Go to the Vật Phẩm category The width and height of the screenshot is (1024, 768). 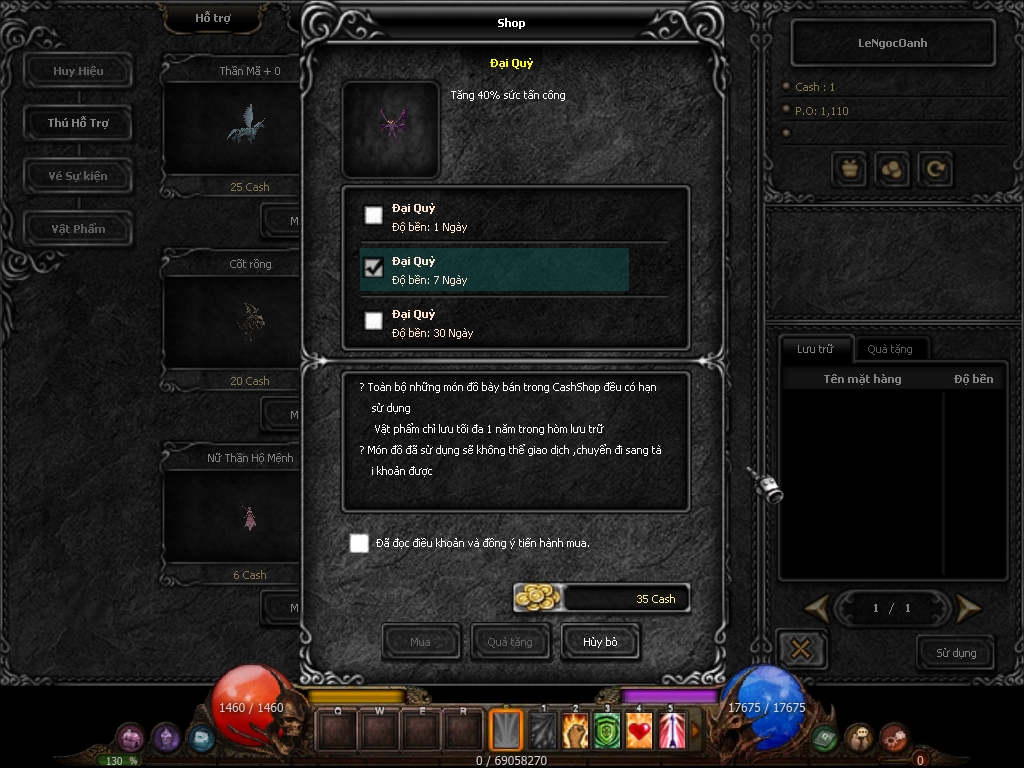(x=78, y=229)
